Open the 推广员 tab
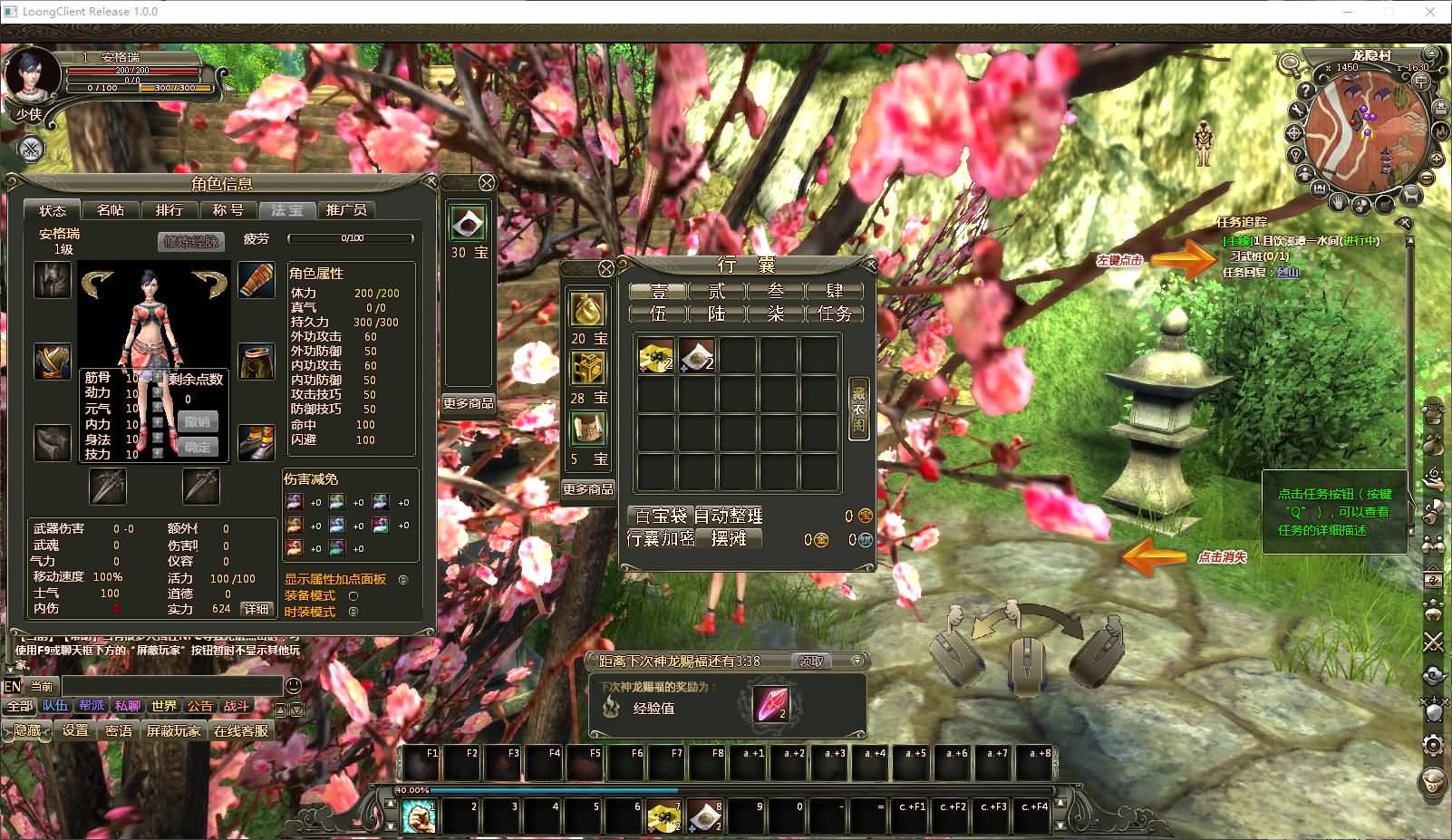Viewport: 1452px width, 840px height. point(346,210)
